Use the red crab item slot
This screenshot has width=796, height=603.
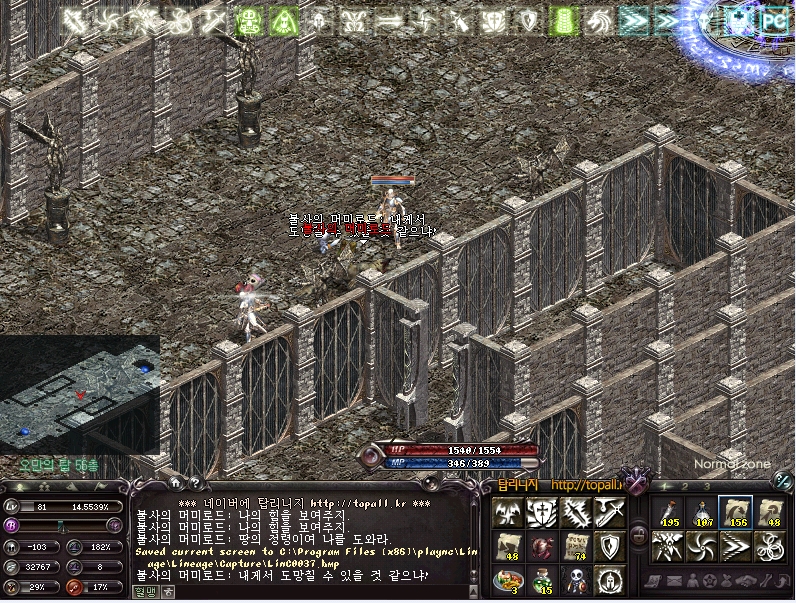point(542,546)
